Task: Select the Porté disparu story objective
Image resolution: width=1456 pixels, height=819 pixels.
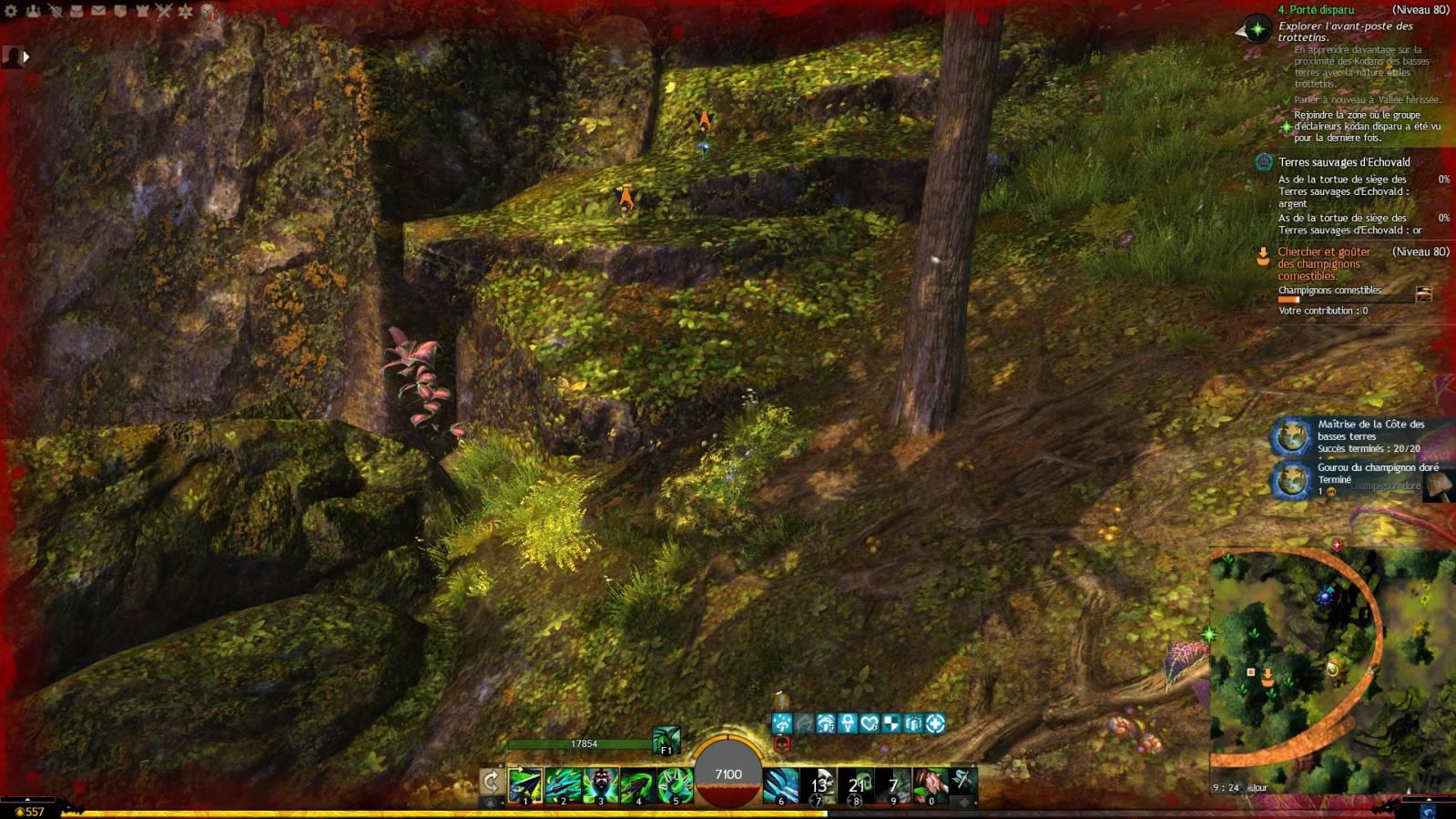Action: [1316, 10]
